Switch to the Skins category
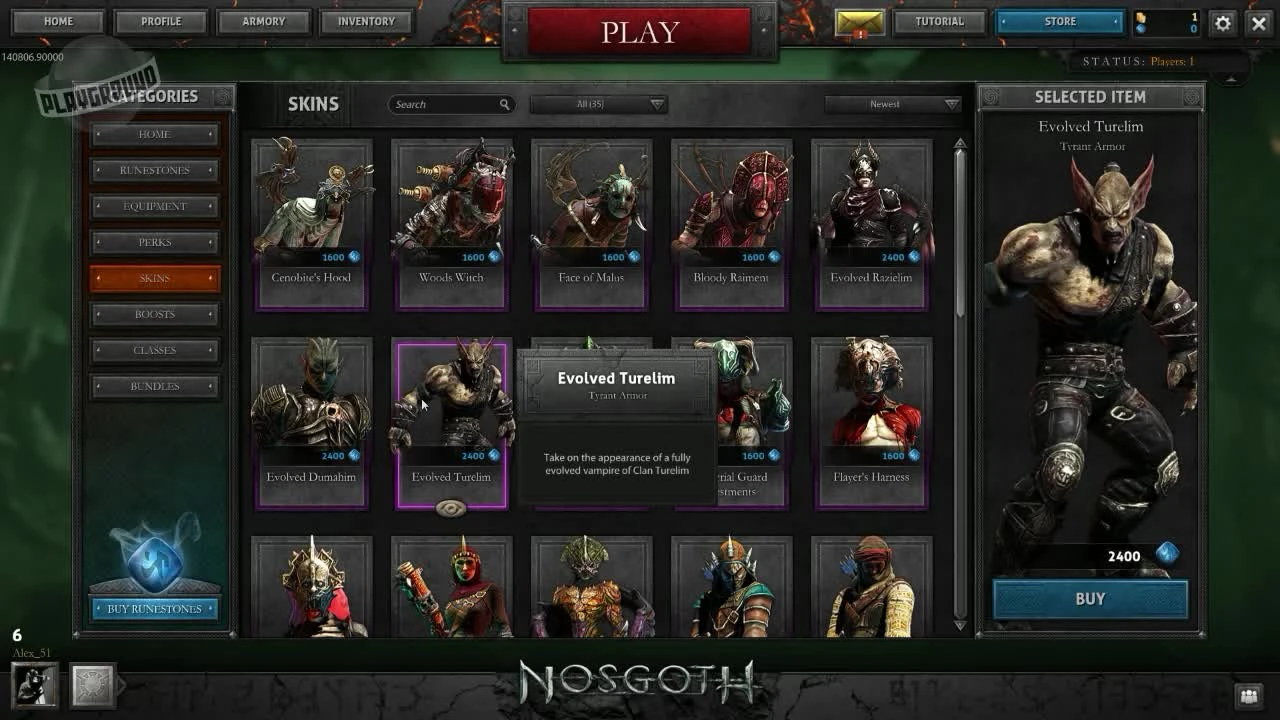This screenshot has height=720, width=1280. click(155, 278)
